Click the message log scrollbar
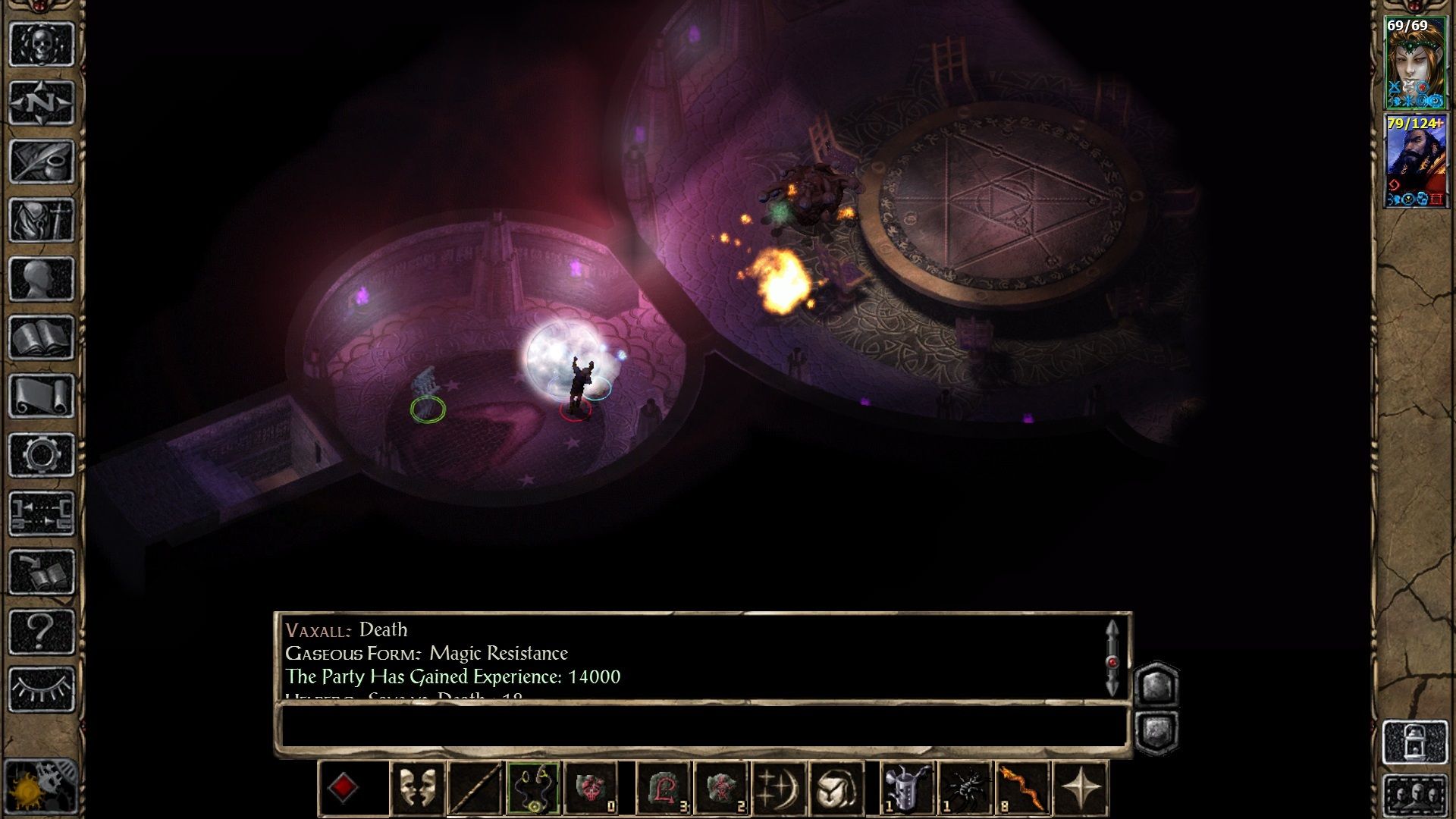Image resolution: width=1456 pixels, height=819 pixels. click(x=1112, y=660)
